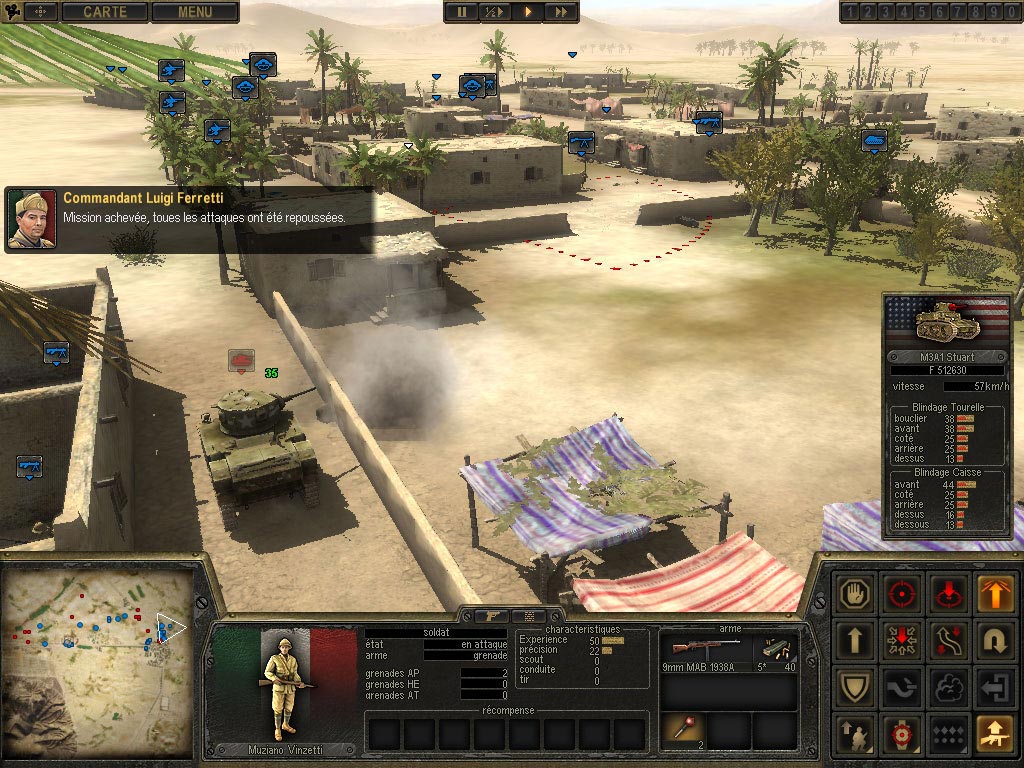The image size is (1024, 768).
Task: Activate fast-forward game speed
Action: point(561,12)
